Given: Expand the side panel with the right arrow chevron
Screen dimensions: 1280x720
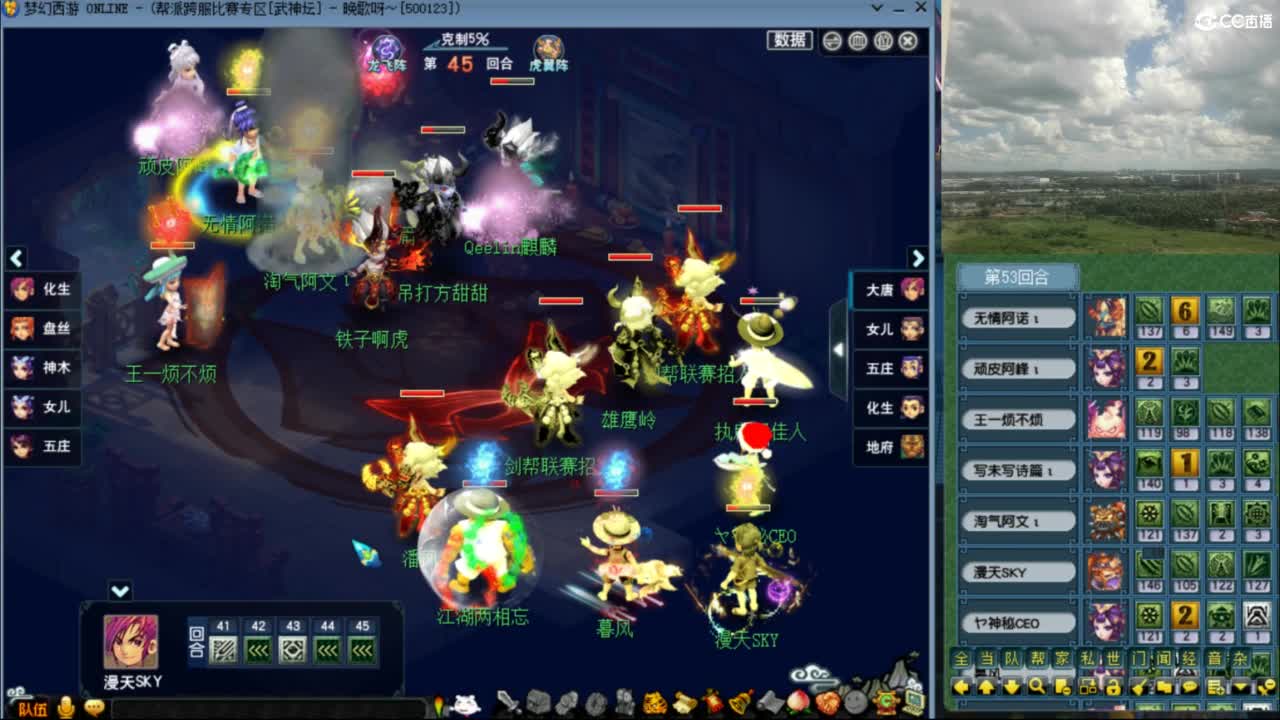Looking at the screenshot, I should [x=919, y=257].
